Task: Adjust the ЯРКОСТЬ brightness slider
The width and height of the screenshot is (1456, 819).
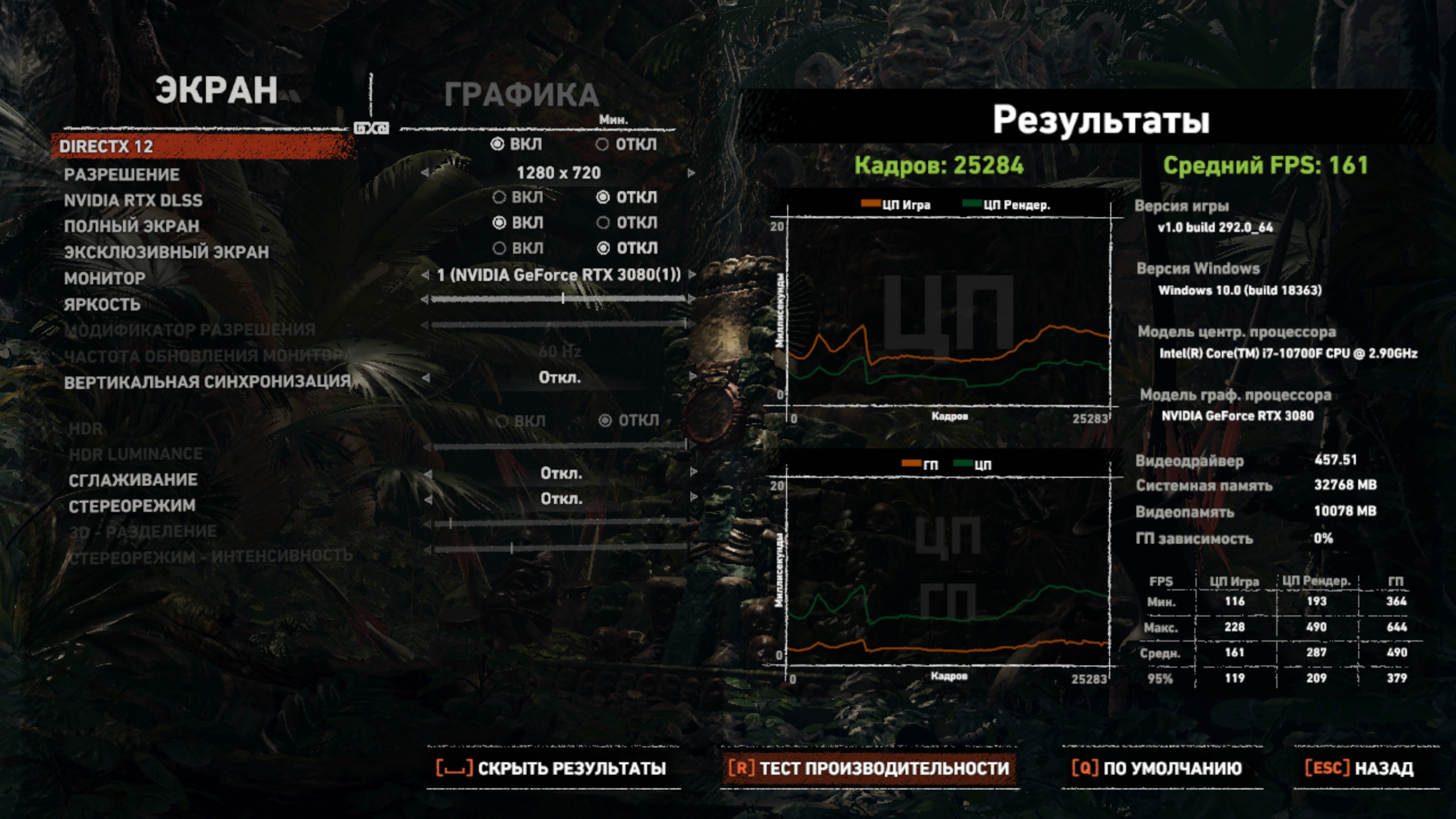Action: (x=562, y=299)
